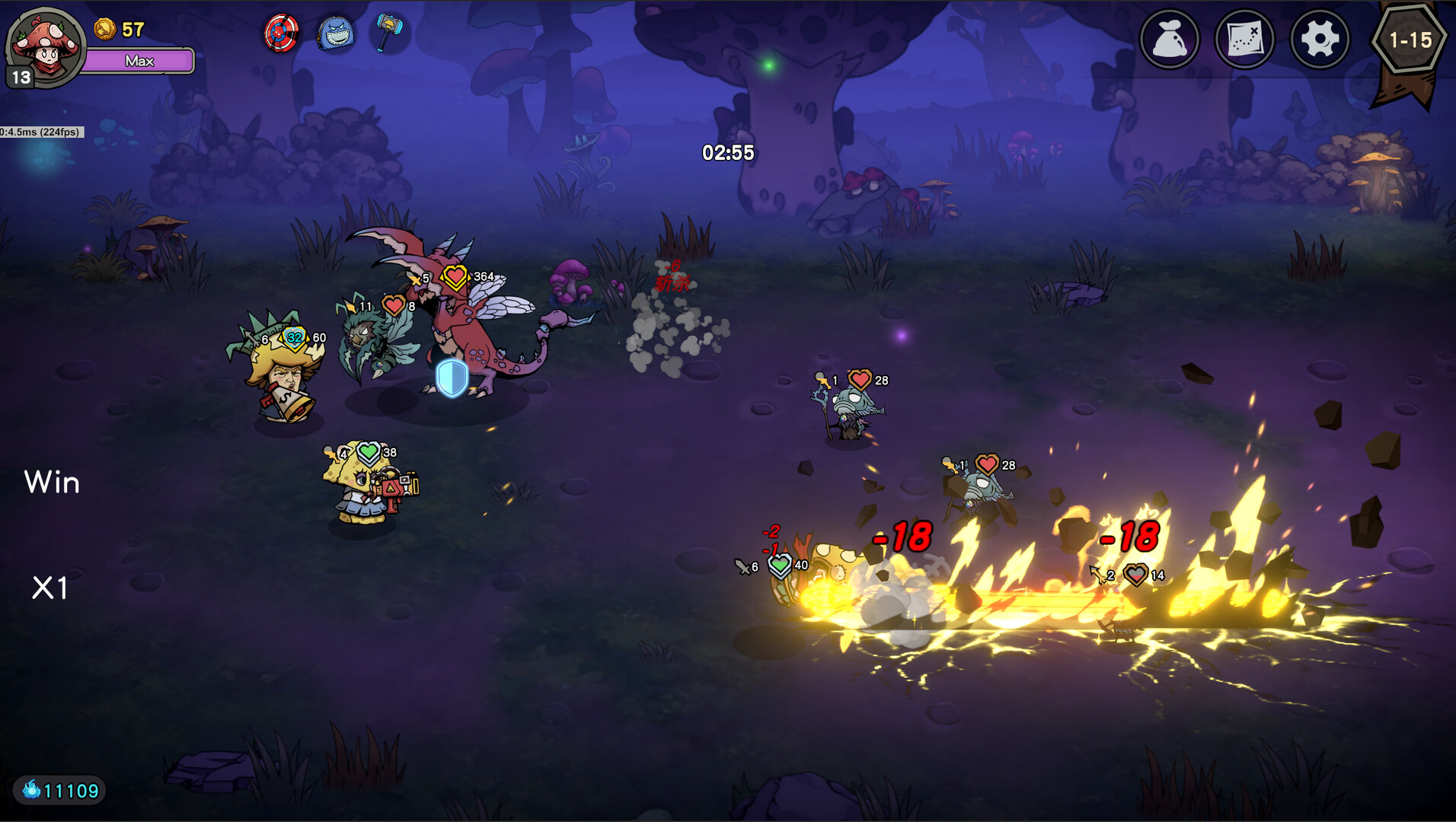Viewport: 1456px width, 822px height.
Task: Select the blue monster mask relic
Action: tap(335, 33)
